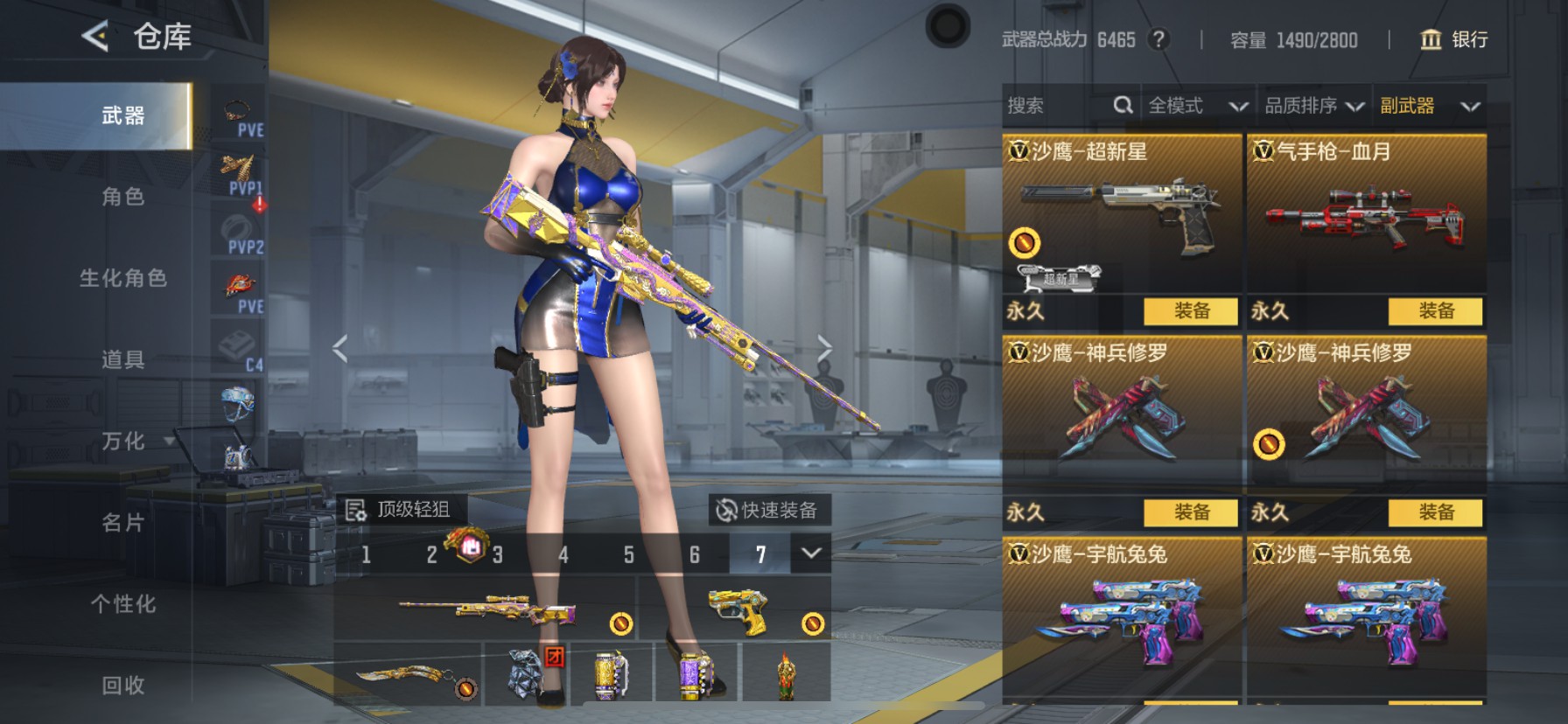
Task: Open the 个性化 tab
Action: pyautogui.click(x=122, y=603)
